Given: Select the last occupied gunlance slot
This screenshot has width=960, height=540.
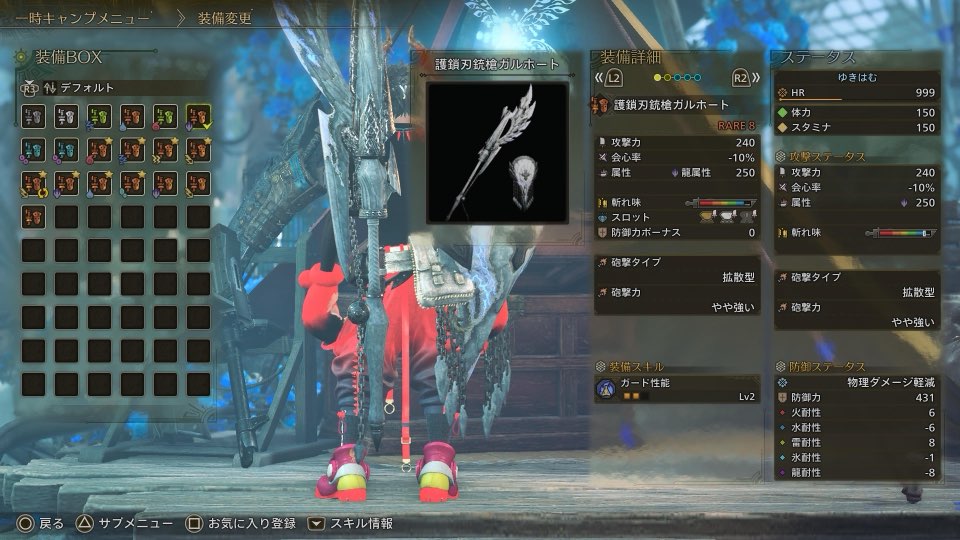Looking at the screenshot, I should coord(34,216).
